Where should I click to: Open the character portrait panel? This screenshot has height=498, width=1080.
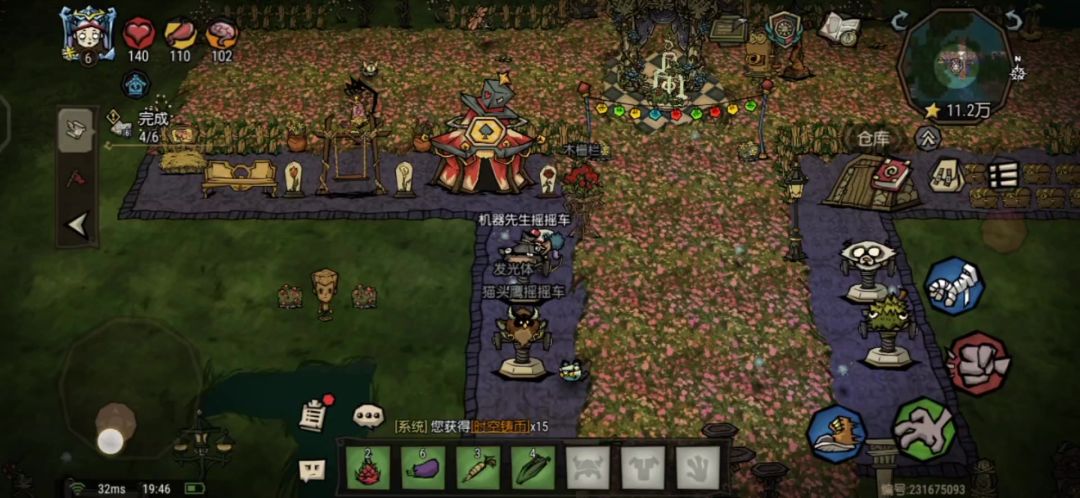pos(87,33)
